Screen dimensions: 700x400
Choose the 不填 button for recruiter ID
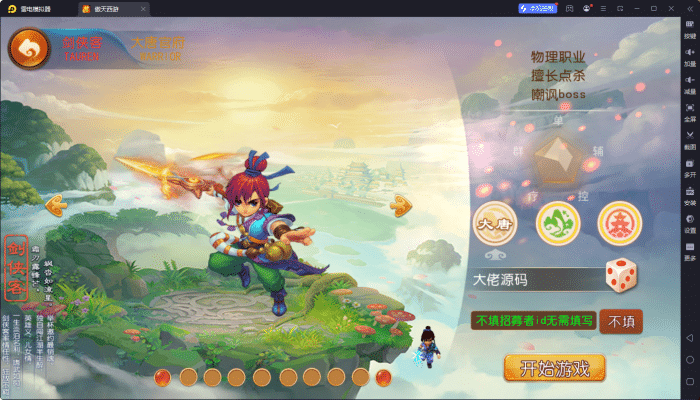(x=620, y=321)
